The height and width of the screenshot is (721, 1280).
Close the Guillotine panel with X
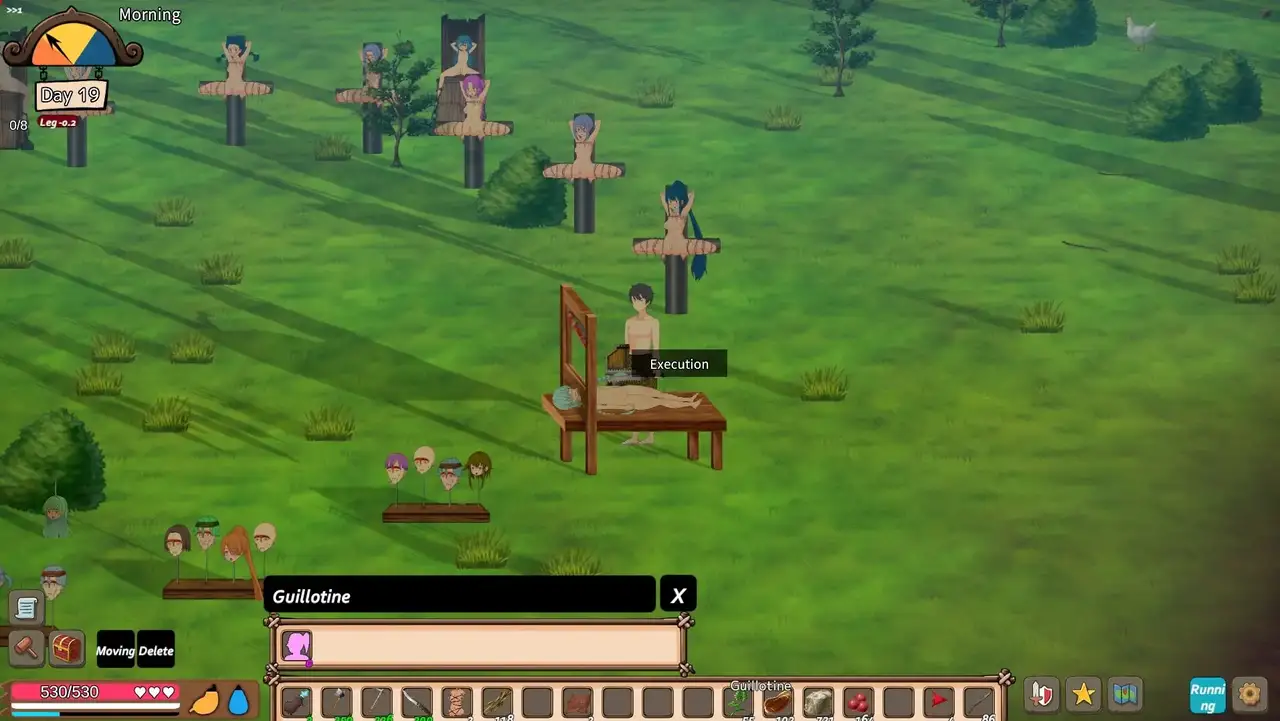point(678,595)
